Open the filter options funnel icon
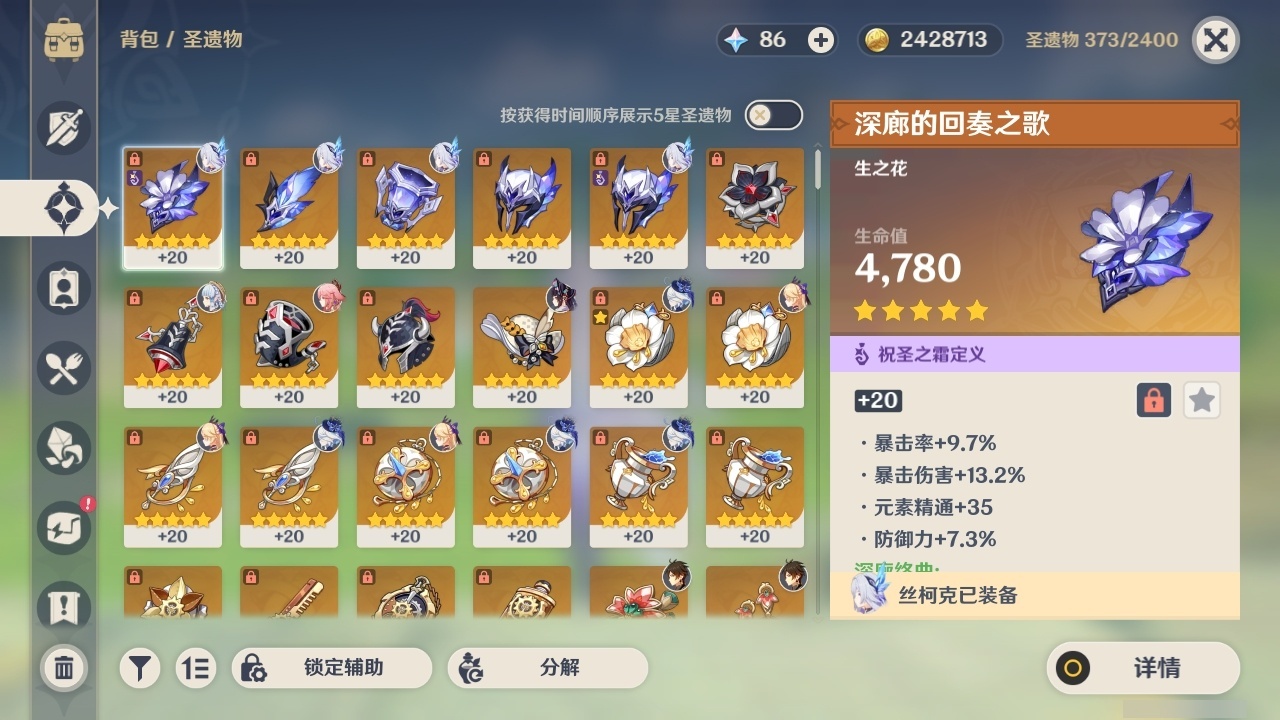This screenshot has height=720, width=1280. tap(139, 668)
